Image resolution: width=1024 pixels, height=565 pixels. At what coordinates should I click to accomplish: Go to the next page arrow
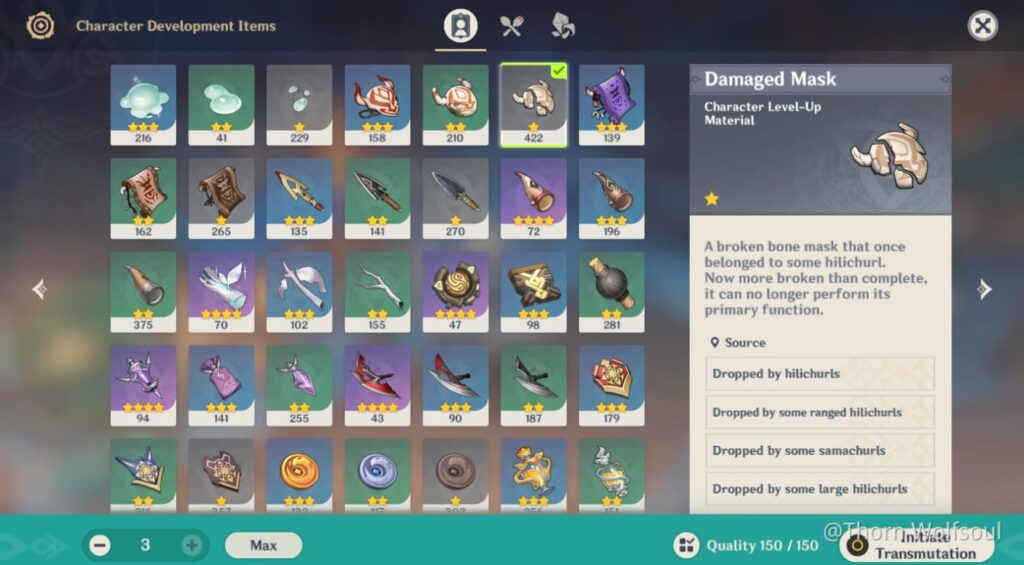985,290
